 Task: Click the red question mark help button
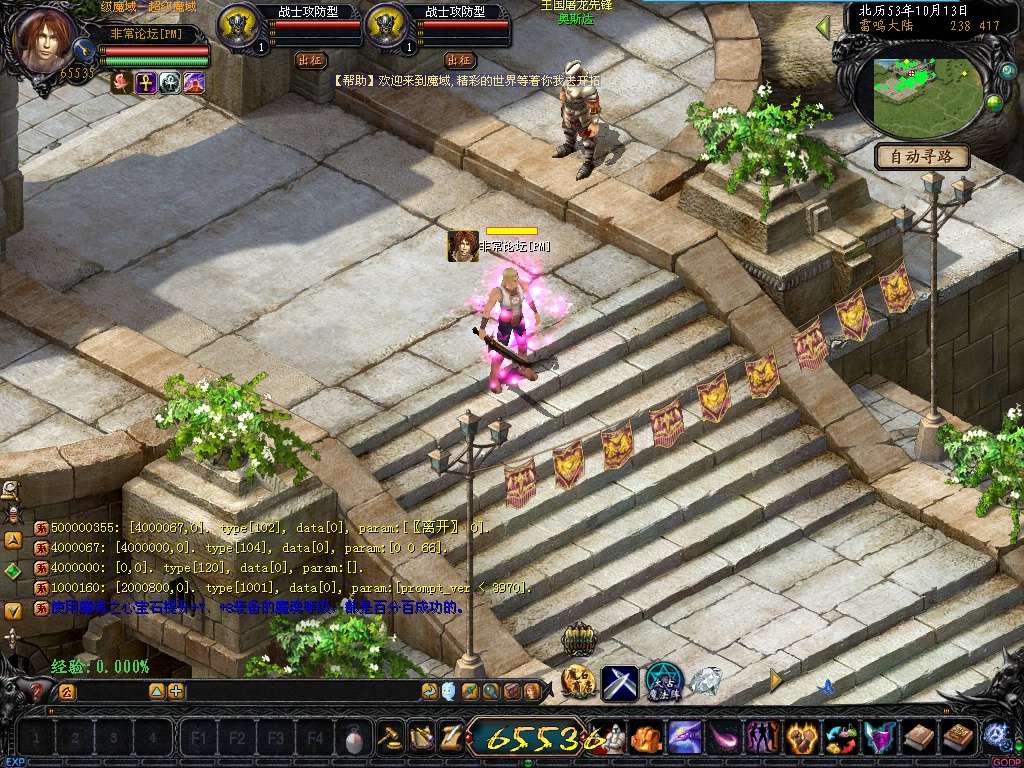point(37,691)
